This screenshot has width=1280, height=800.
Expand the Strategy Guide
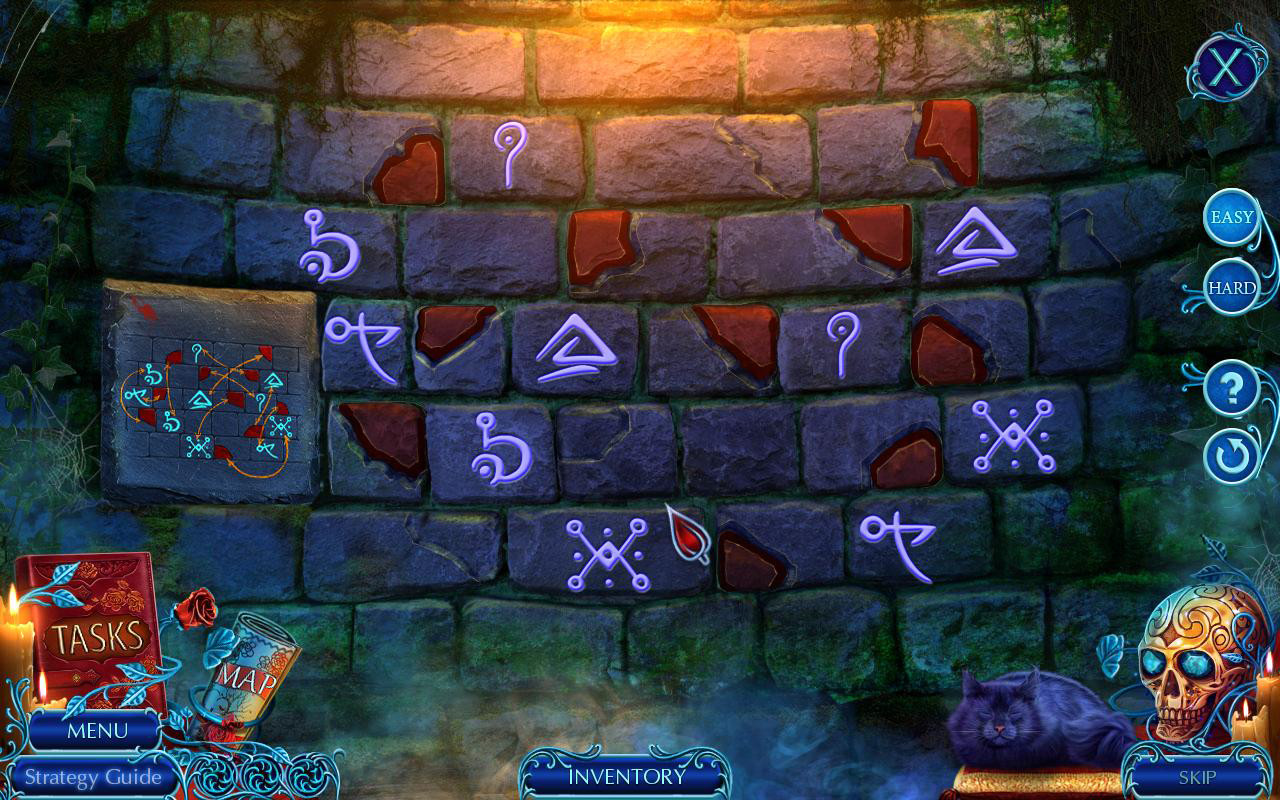tap(95, 777)
